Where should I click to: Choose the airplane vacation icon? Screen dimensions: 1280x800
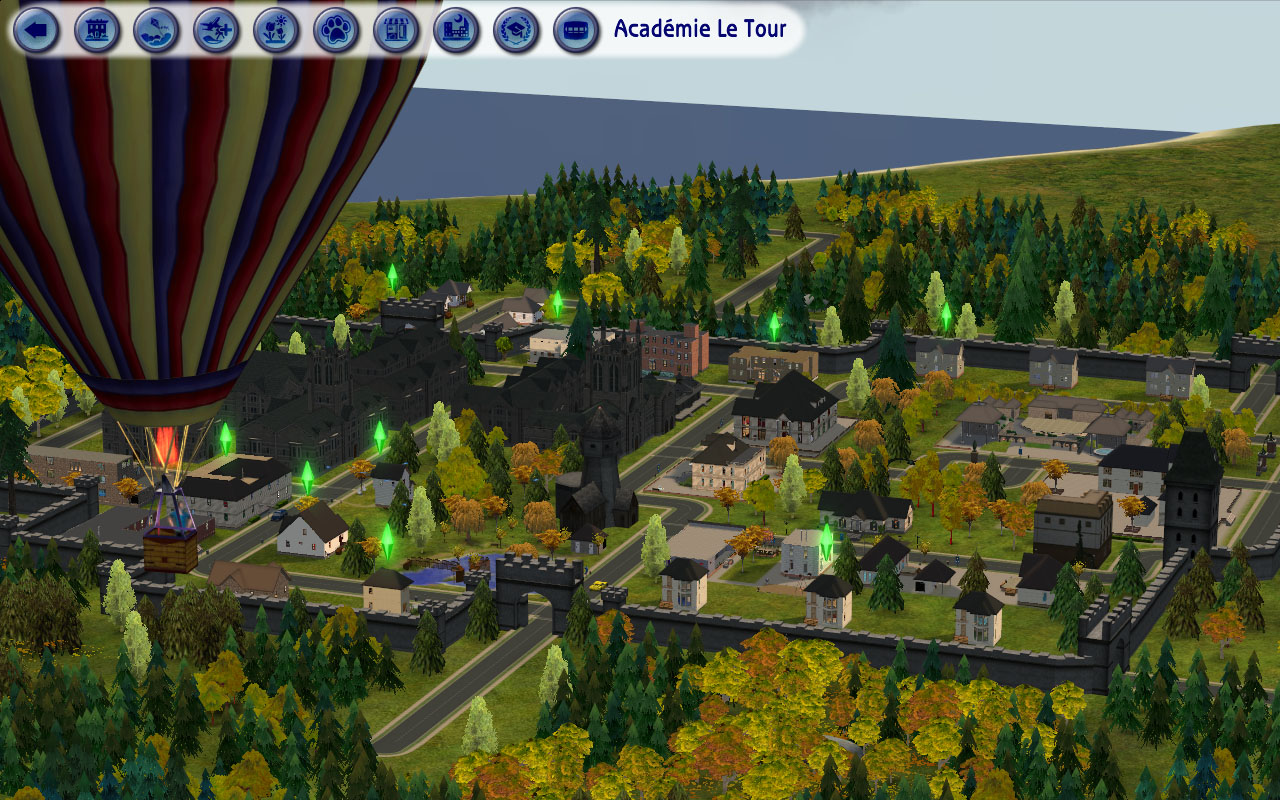pyautogui.click(x=216, y=30)
